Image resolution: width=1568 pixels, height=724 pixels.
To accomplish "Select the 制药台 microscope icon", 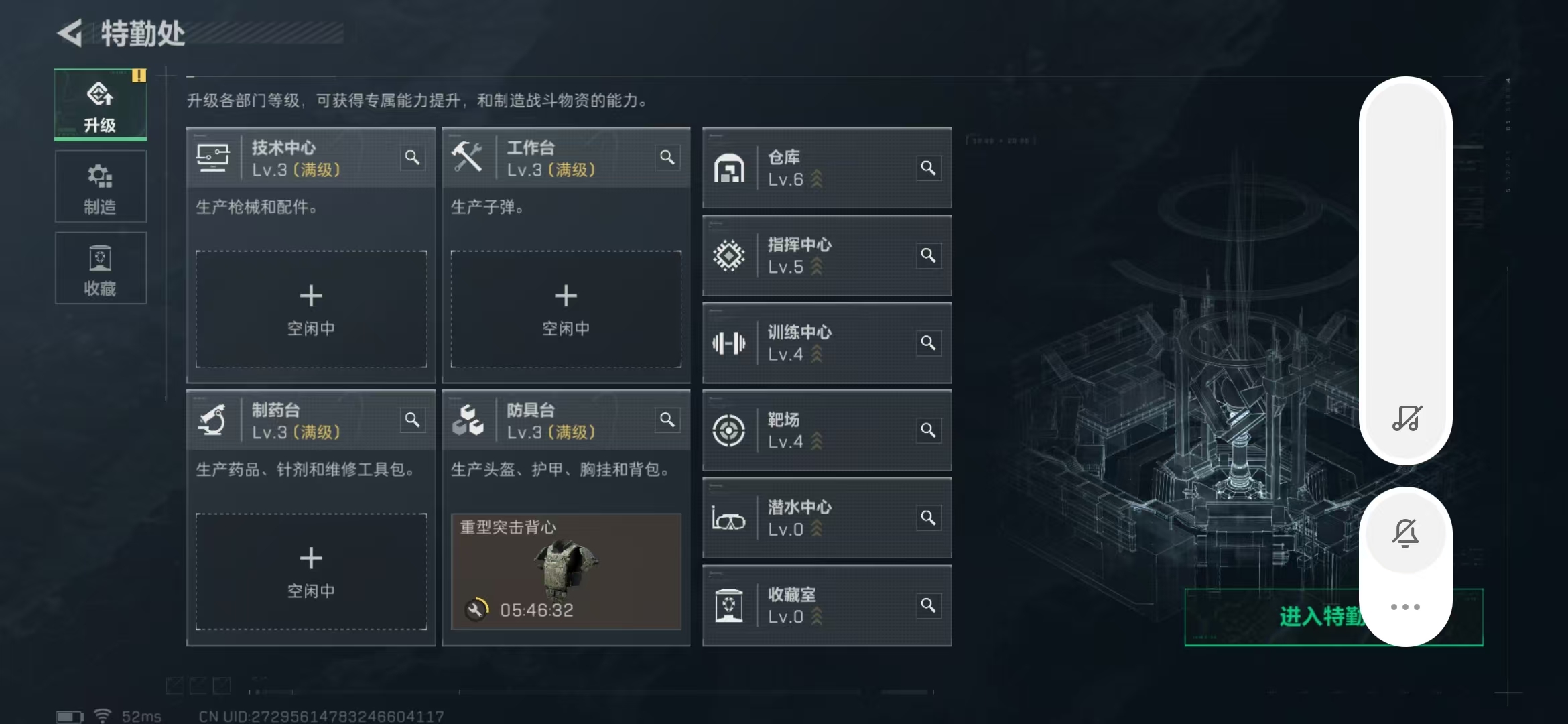I will [x=213, y=420].
